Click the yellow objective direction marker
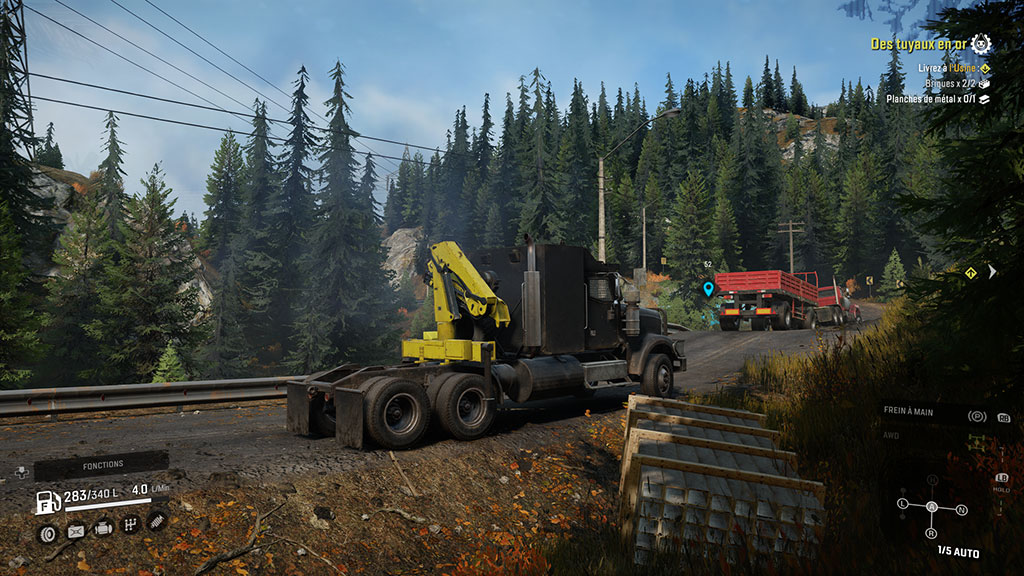This screenshot has height=576, width=1024. (970, 271)
